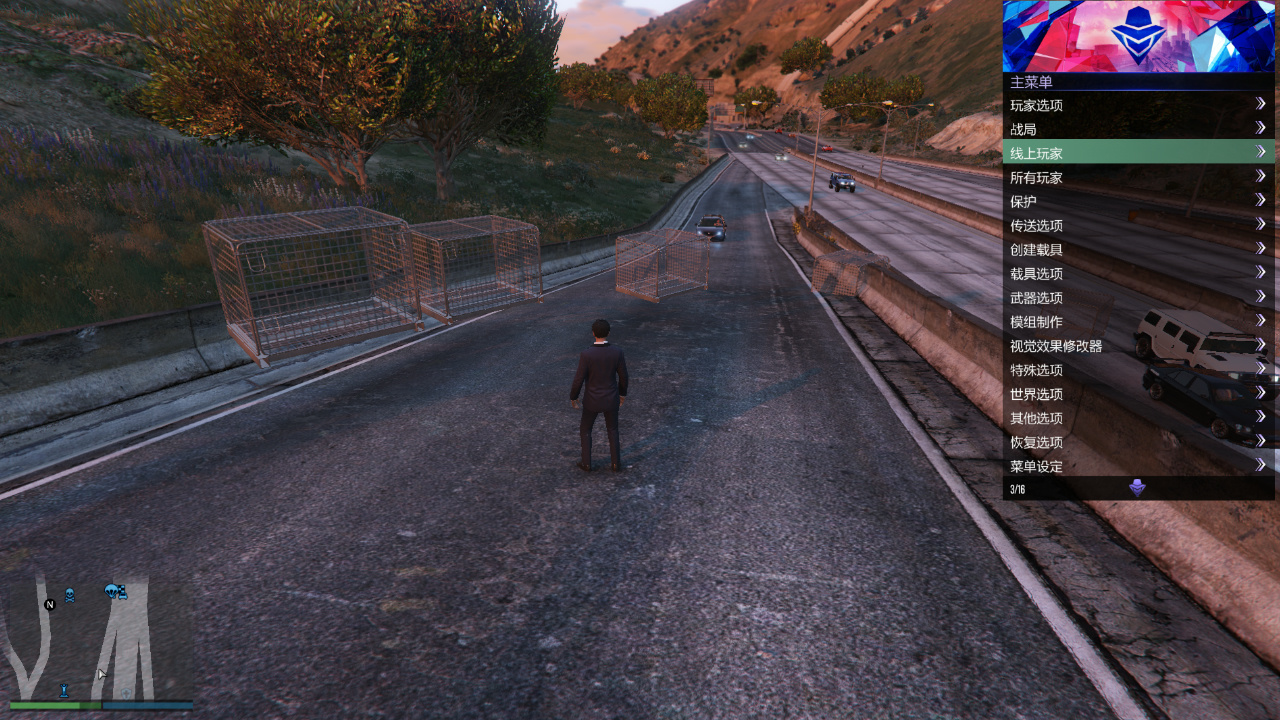Choose the 载具选项 entry
This screenshot has height=720, width=1280.
[x=1138, y=273]
